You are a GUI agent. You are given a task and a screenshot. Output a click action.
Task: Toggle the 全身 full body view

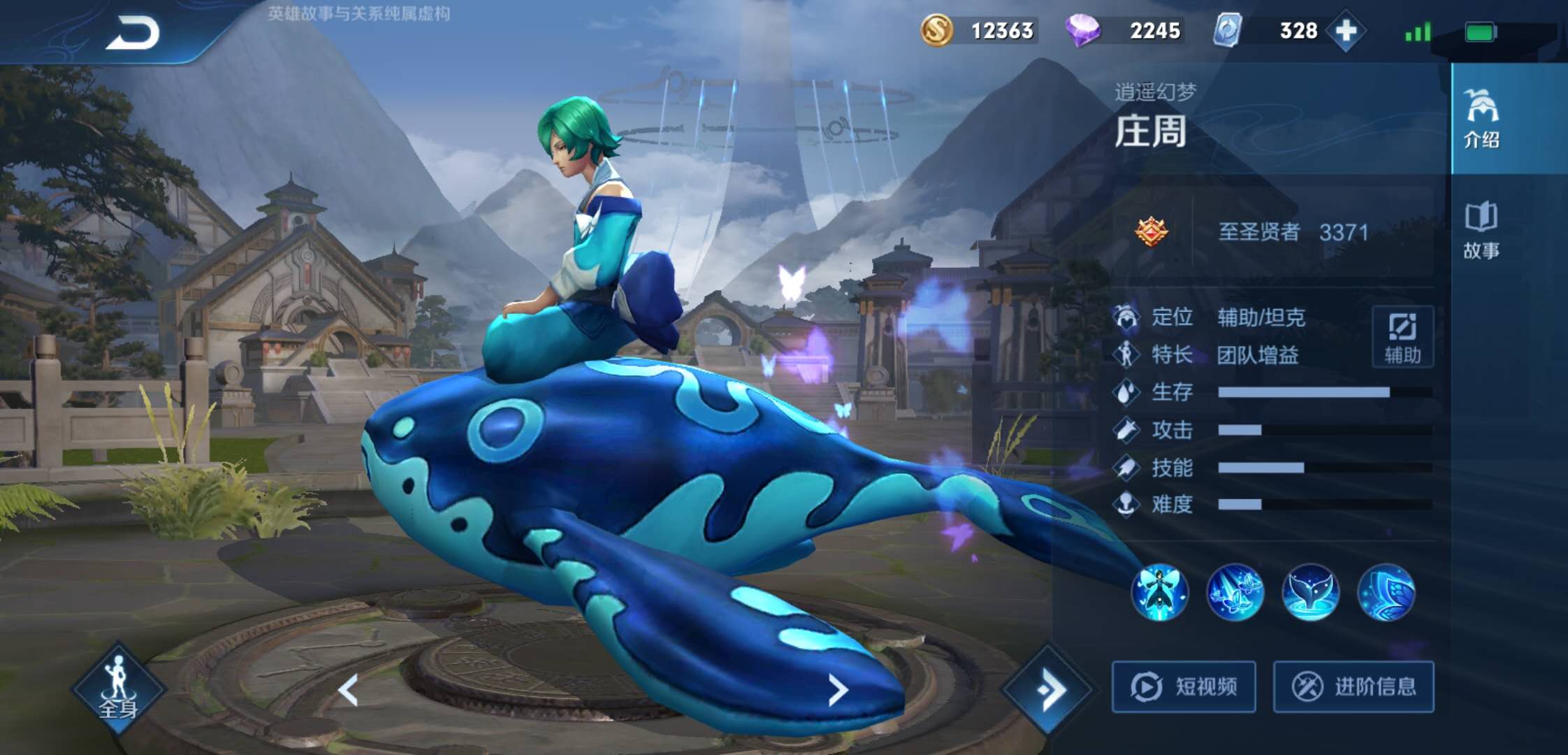coord(118,689)
